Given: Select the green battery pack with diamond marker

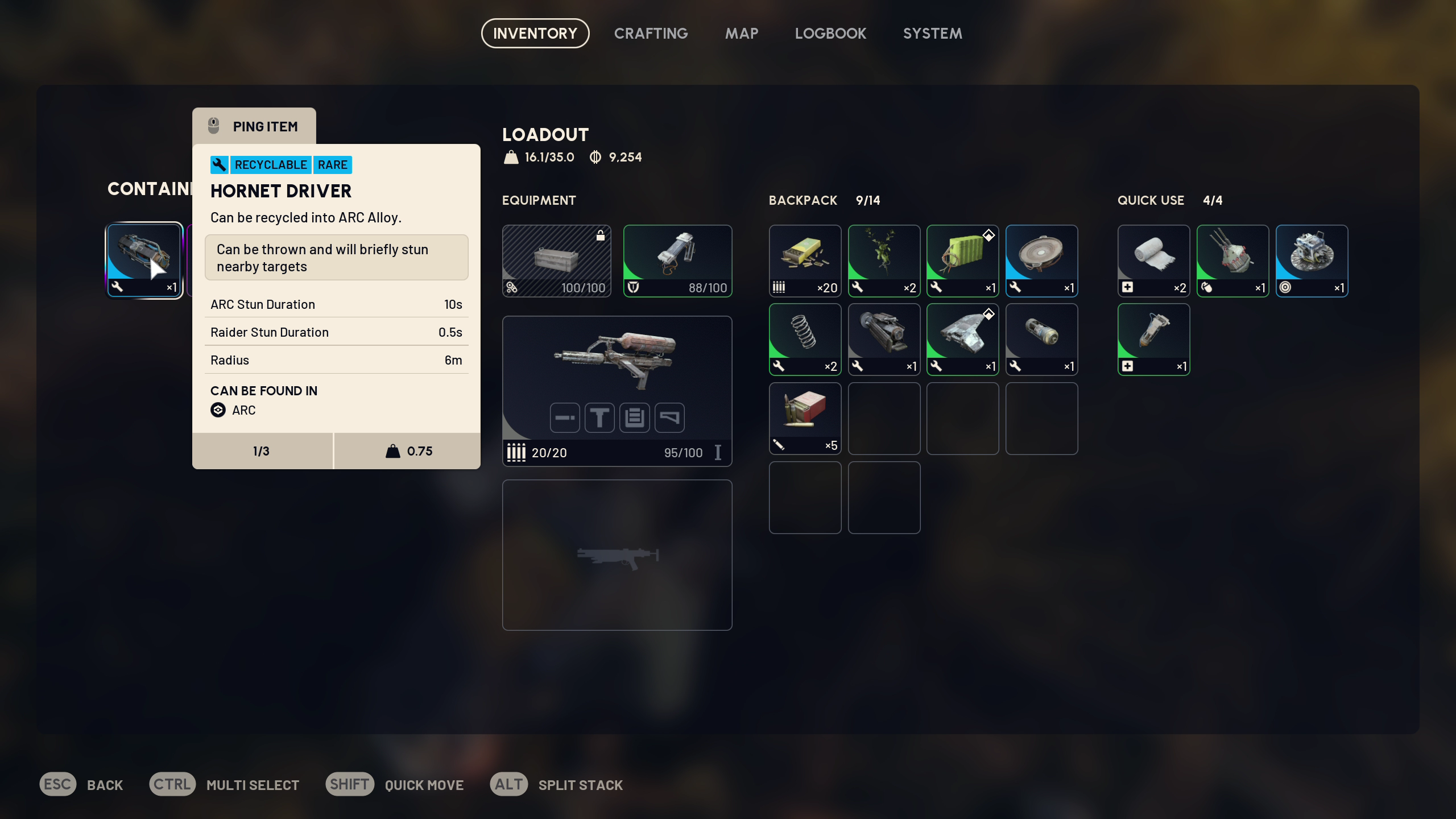Looking at the screenshot, I should point(962,260).
